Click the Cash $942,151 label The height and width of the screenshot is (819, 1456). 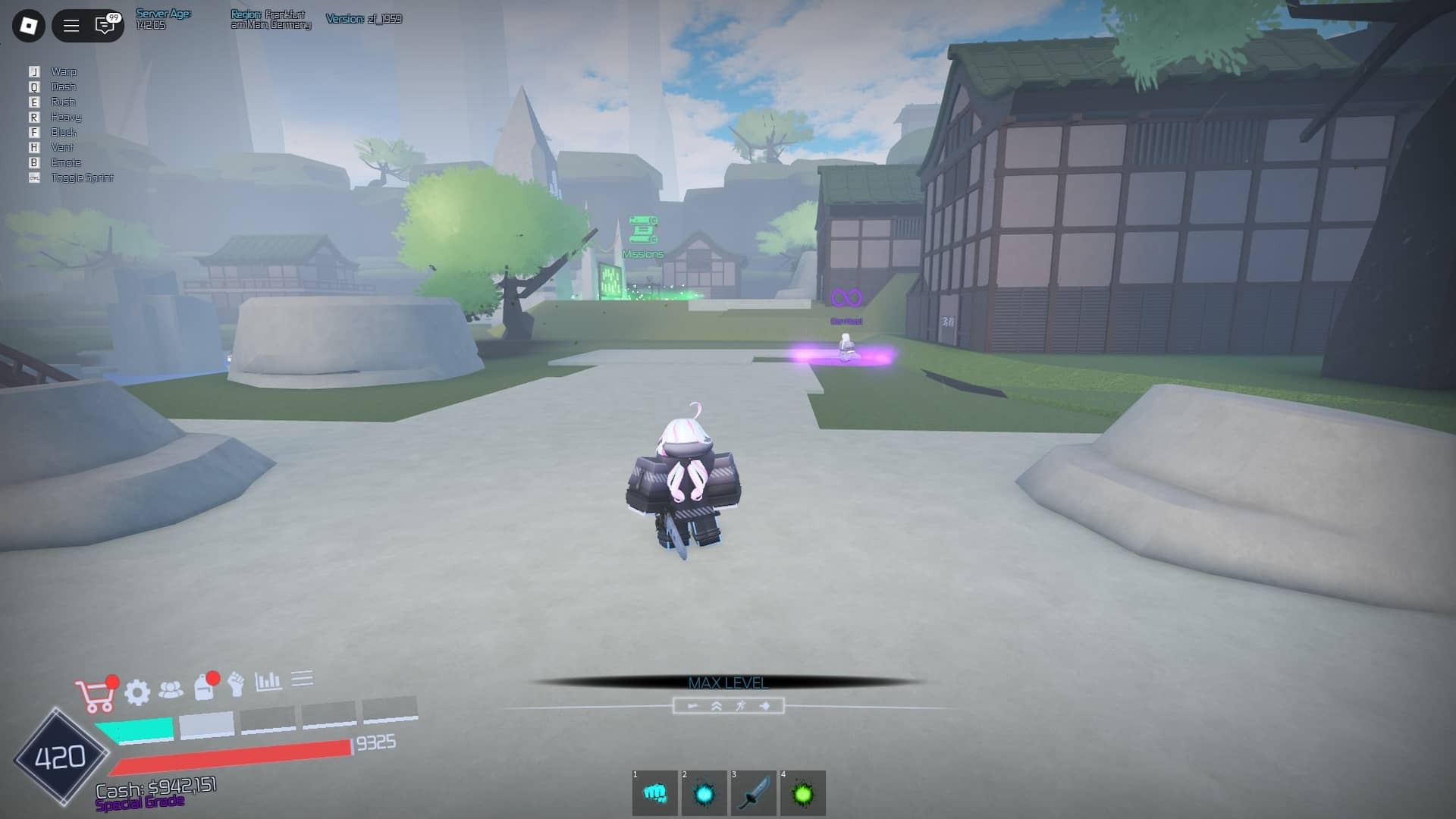click(155, 789)
